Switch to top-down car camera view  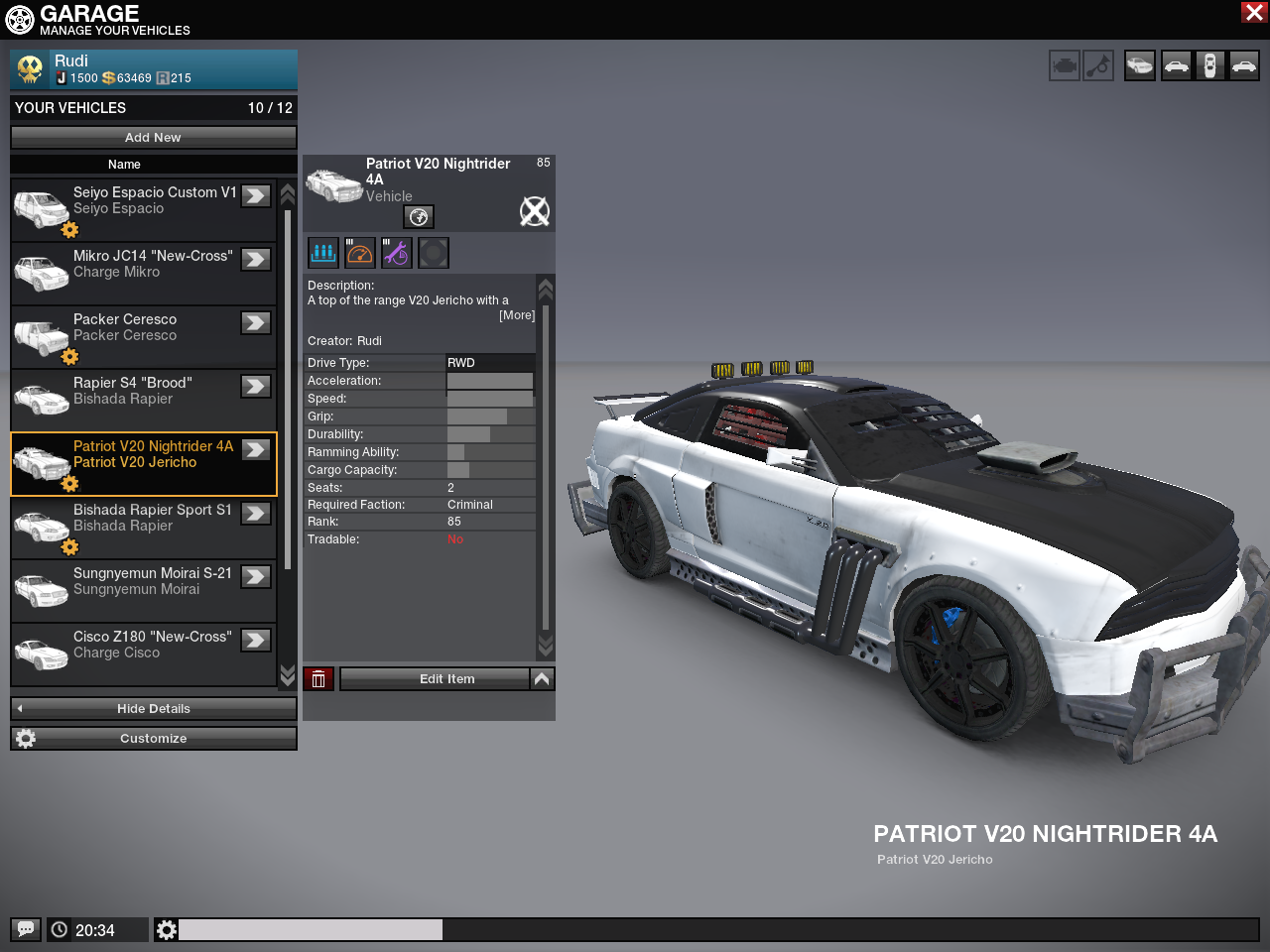coord(1209,66)
